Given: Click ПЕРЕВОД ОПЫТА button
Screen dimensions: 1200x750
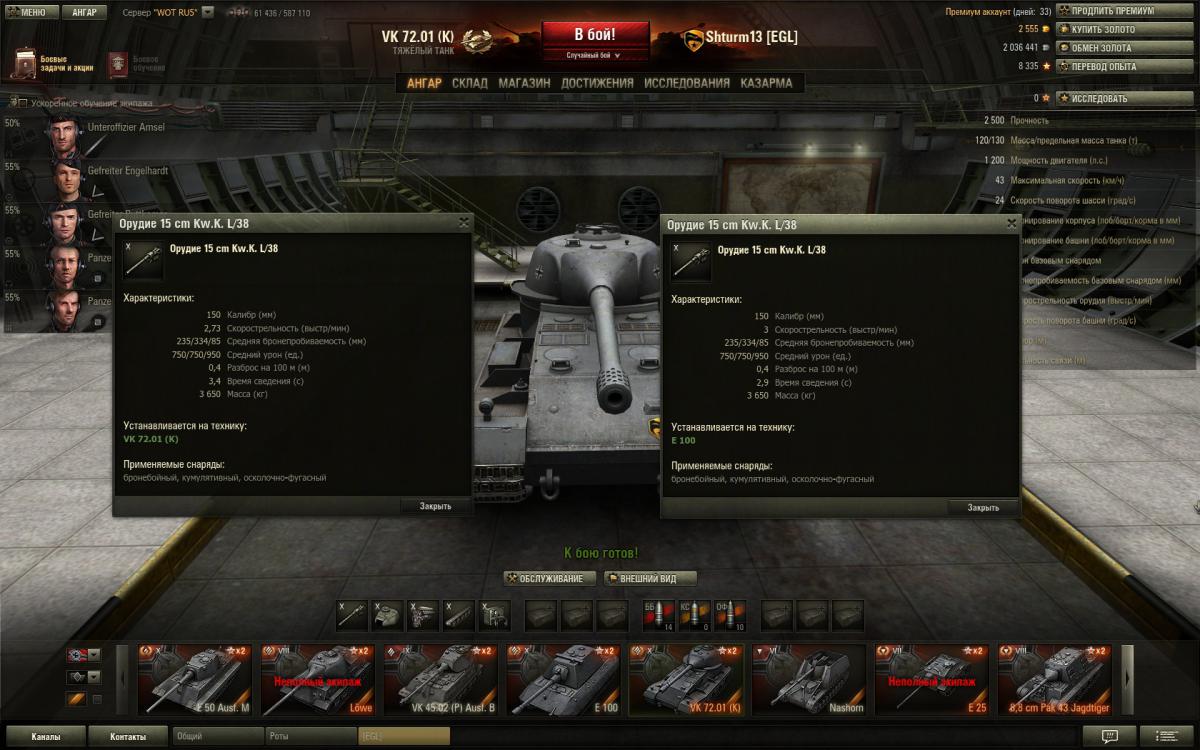Looking at the screenshot, I should coord(1125,66).
